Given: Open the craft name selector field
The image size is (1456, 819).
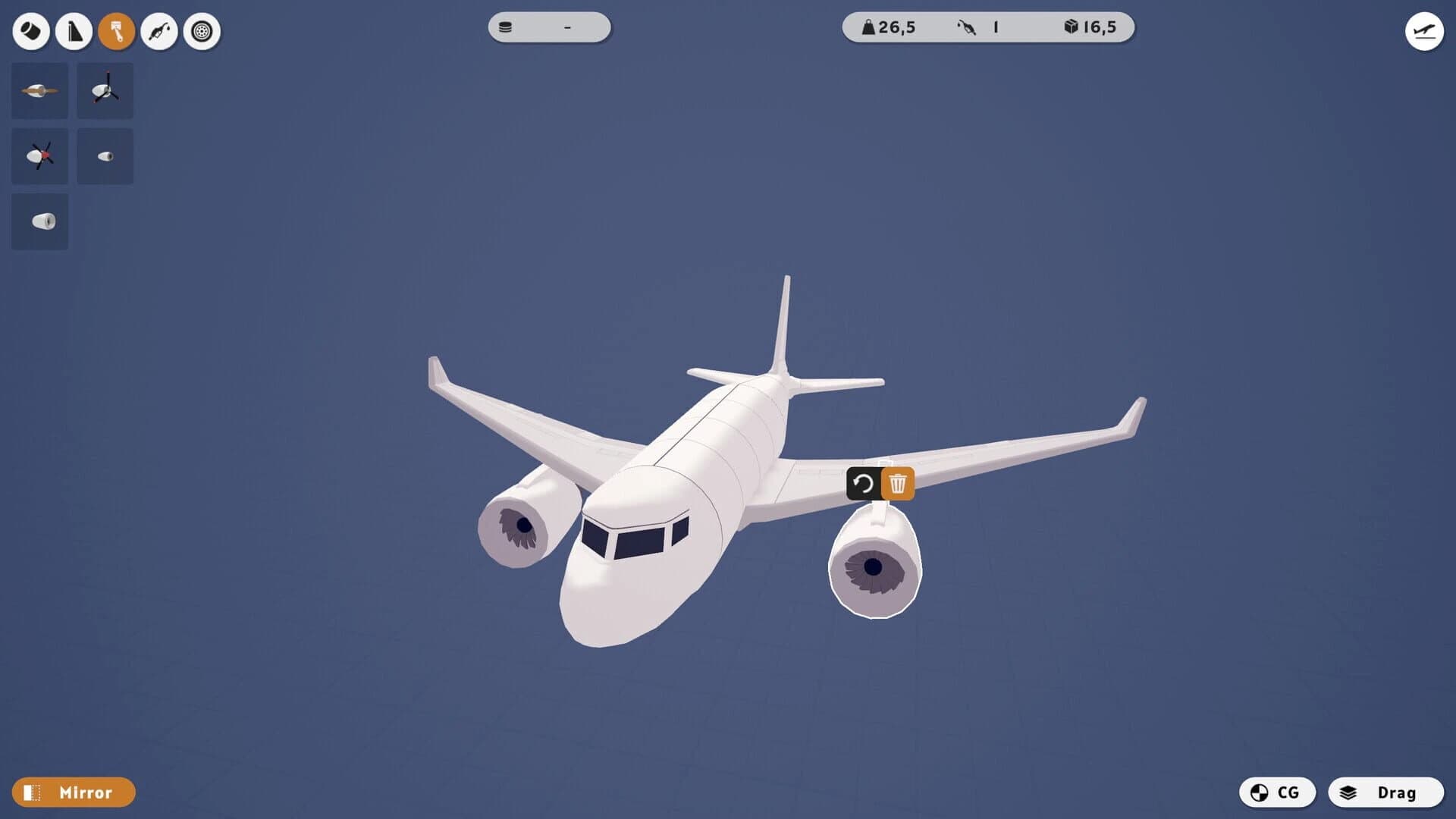Looking at the screenshot, I should [x=548, y=28].
